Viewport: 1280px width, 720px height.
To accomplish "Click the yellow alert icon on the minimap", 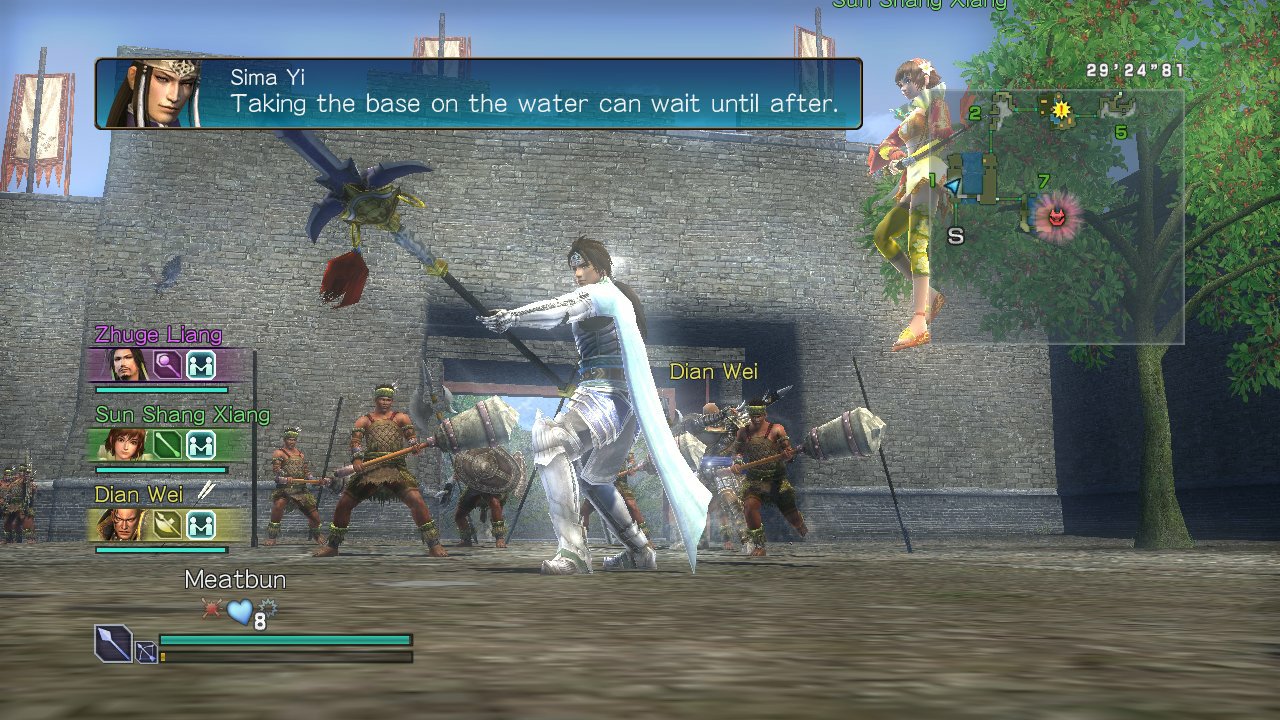I will pyautogui.click(x=1062, y=110).
